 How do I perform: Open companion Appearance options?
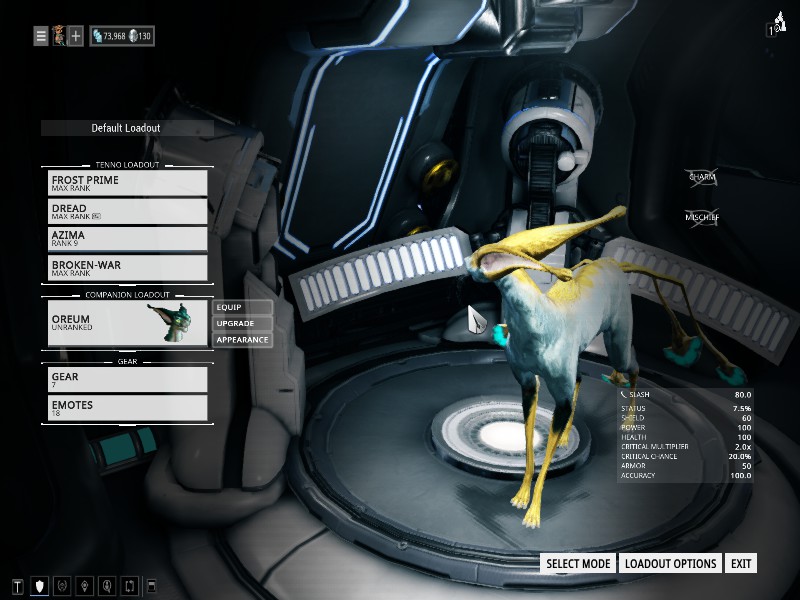(x=242, y=340)
